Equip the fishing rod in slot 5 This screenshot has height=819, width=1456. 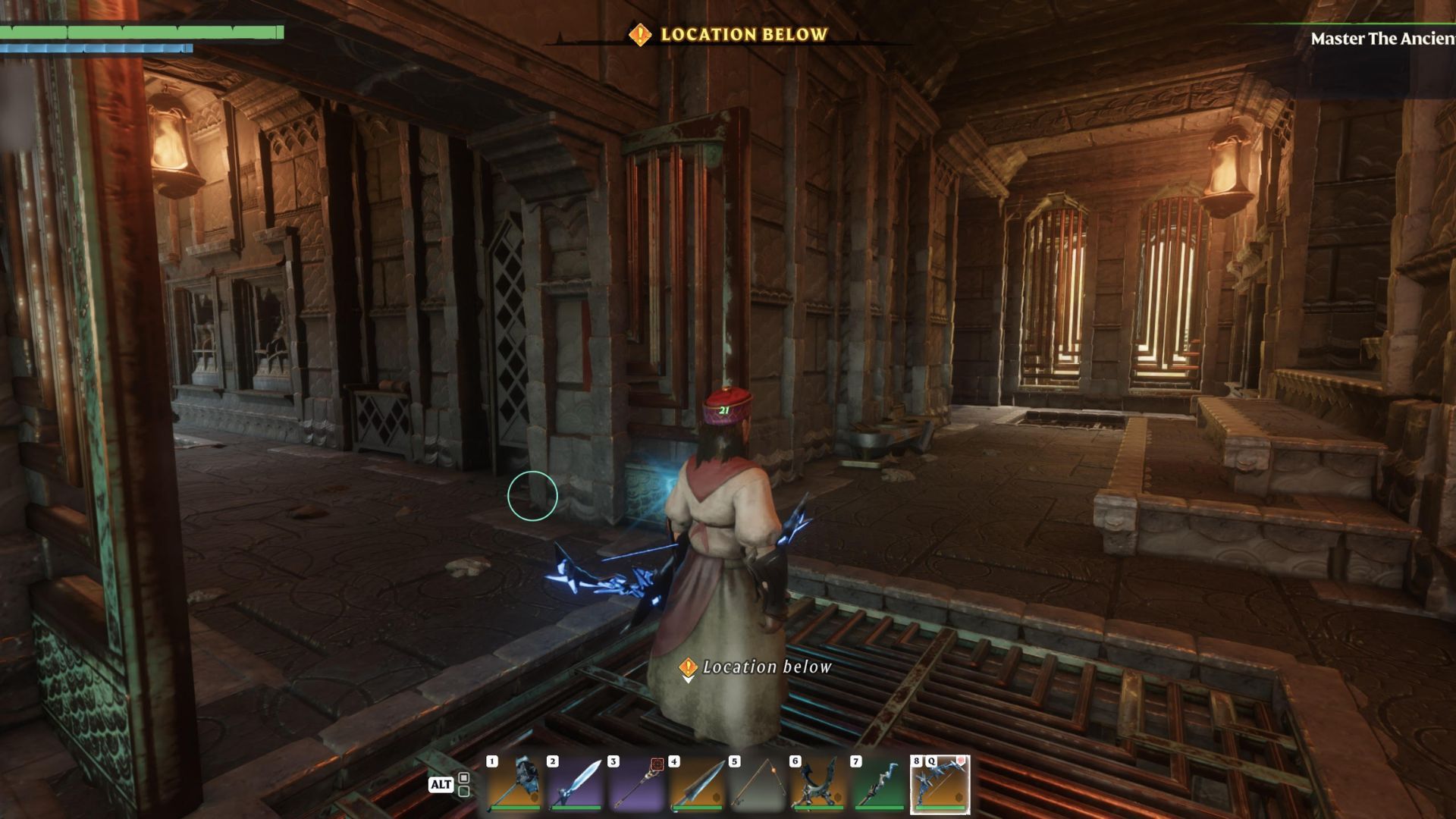[x=758, y=784]
